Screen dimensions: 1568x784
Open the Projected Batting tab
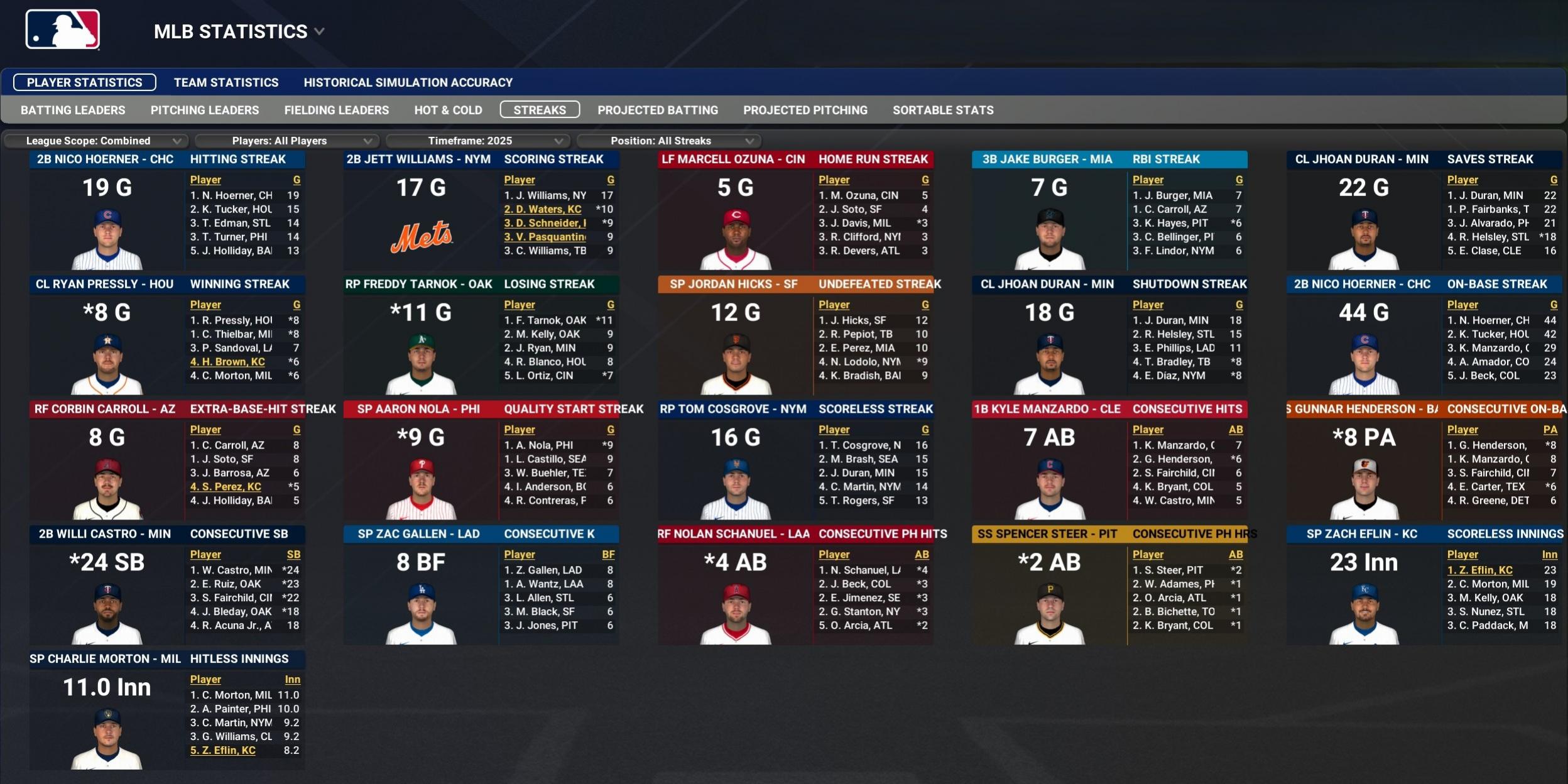(658, 110)
